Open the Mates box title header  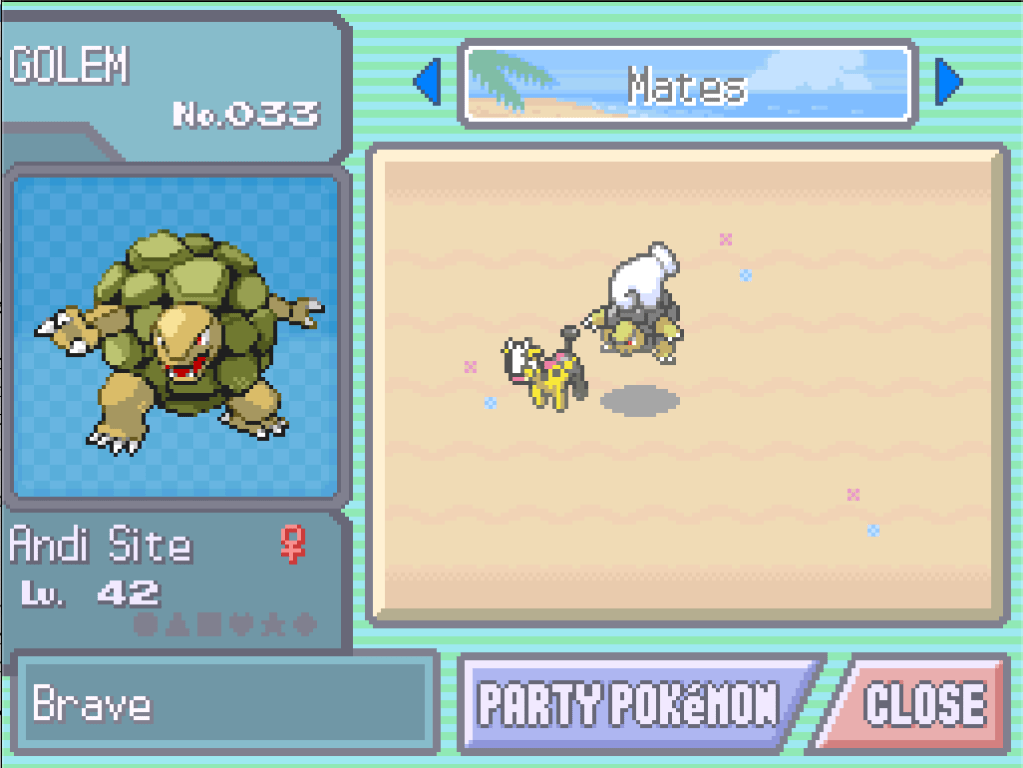click(687, 84)
